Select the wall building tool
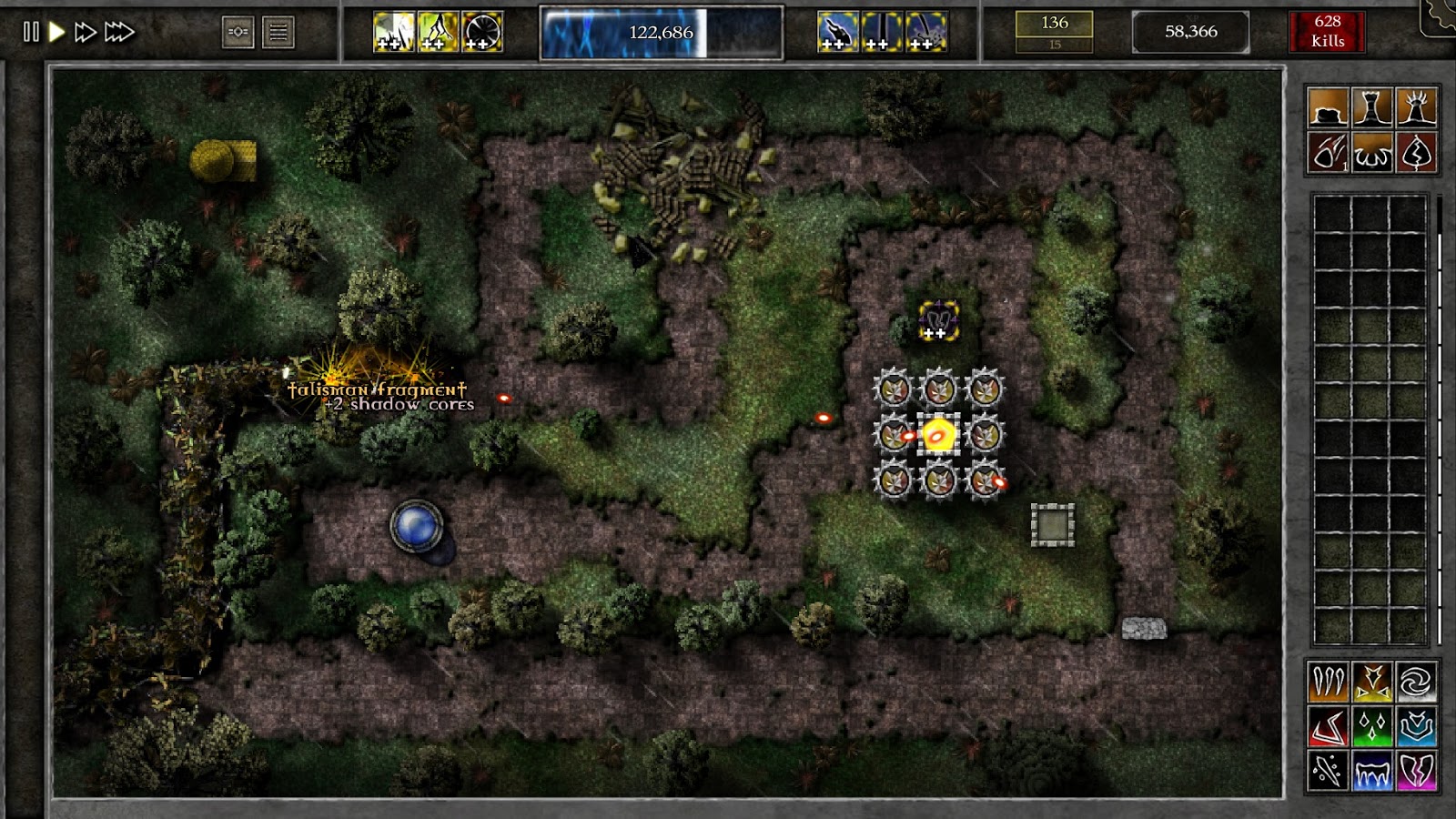Image resolution: width=1456 pixels, height=819 pixels. pyautogui.click(x=1328, y=107)
